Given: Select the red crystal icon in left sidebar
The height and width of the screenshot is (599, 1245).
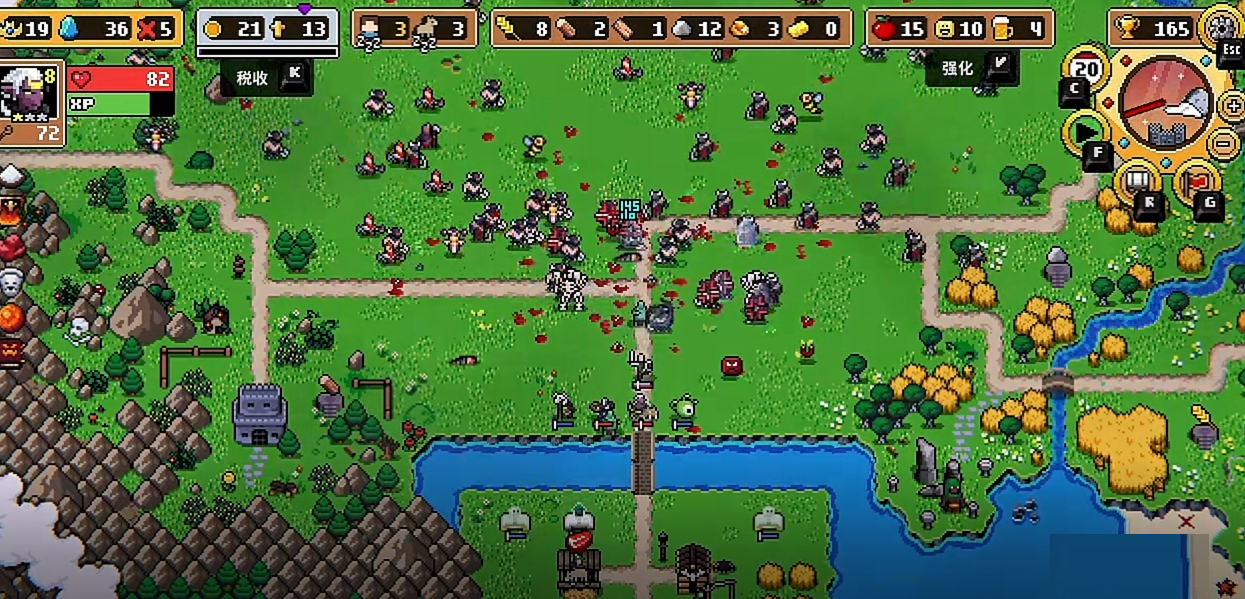Looking at the screenshot, I should click(10, 246).
